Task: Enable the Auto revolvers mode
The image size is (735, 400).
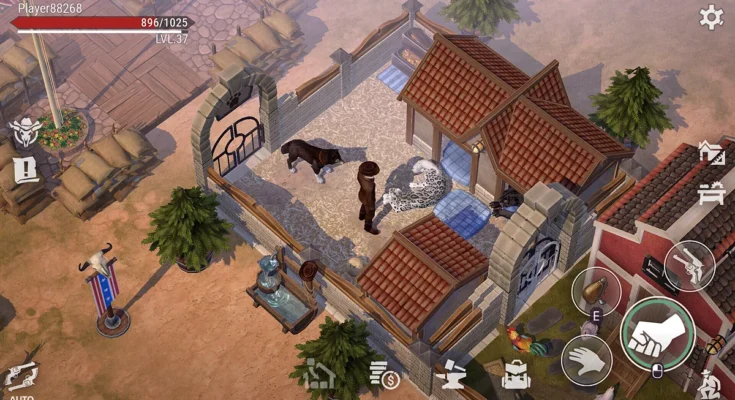Action: click(20, 379)
